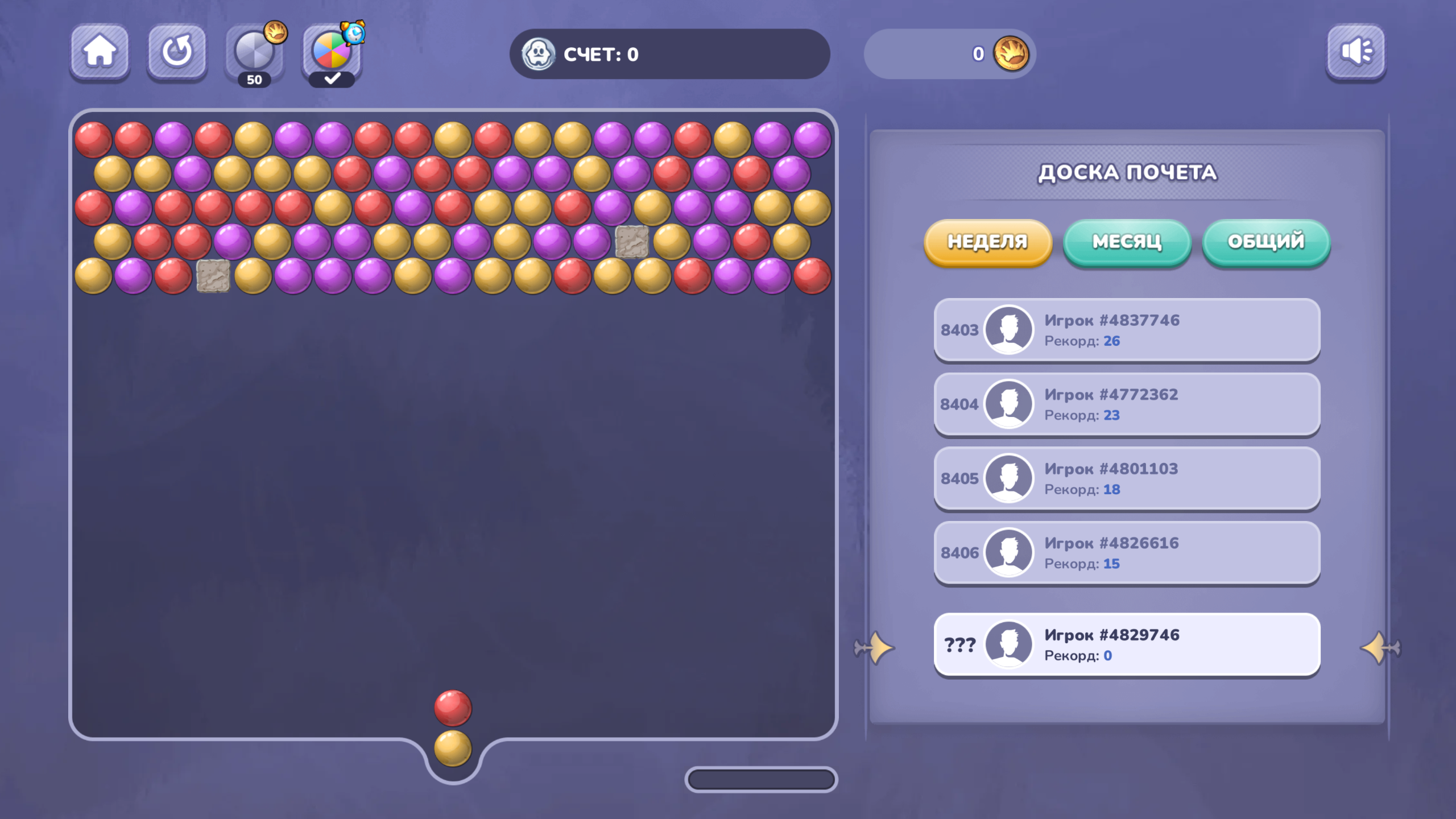Viewport: 1456px width, 819px height.
Task: Click the green checkmark under the prize wheel
Action: tap(333, 78)
